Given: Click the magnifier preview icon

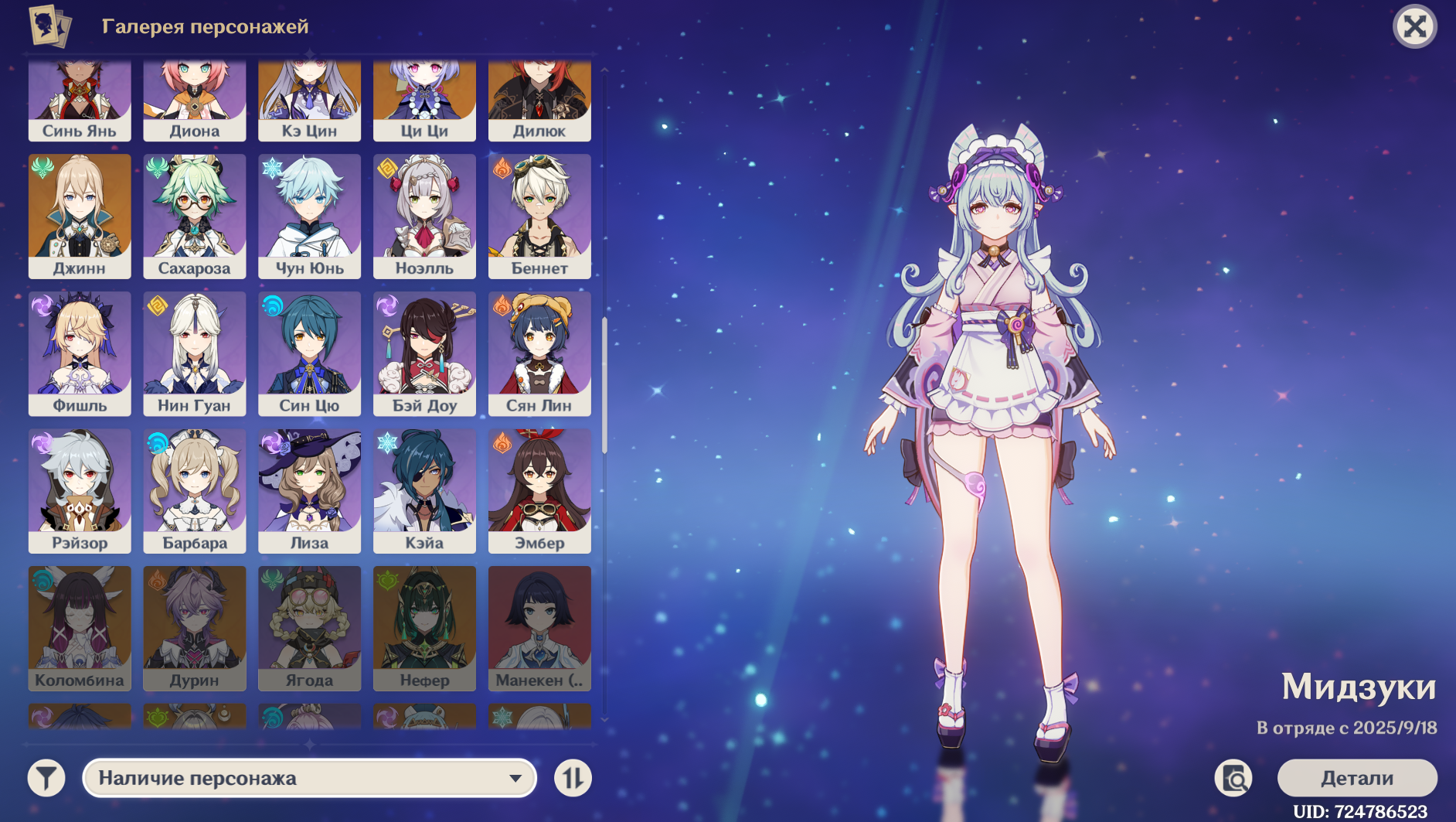Looking at the screenshot, I should coord(1233,778).
